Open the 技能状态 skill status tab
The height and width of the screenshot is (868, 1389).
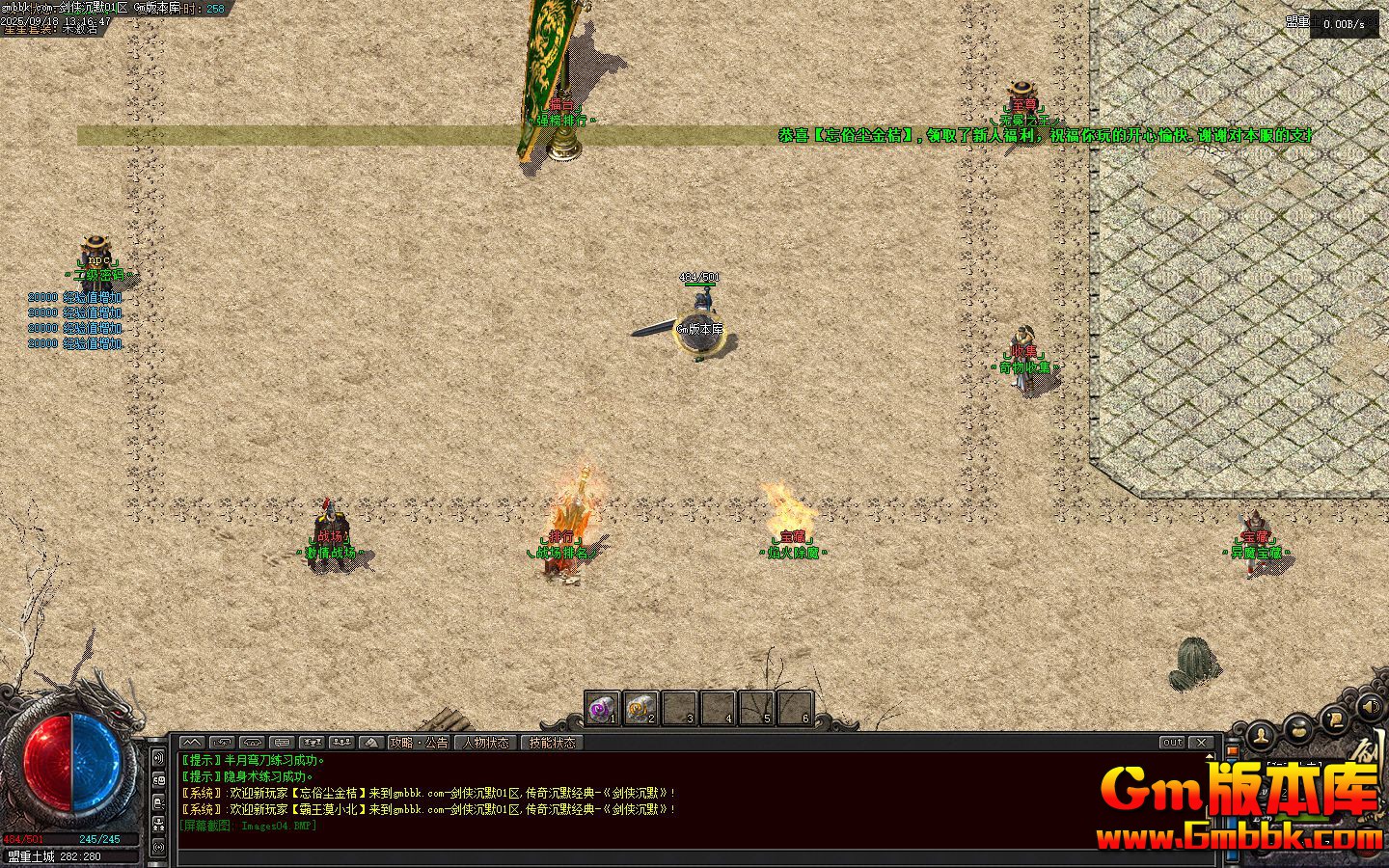pyautogui.click(x=552, y=743)
